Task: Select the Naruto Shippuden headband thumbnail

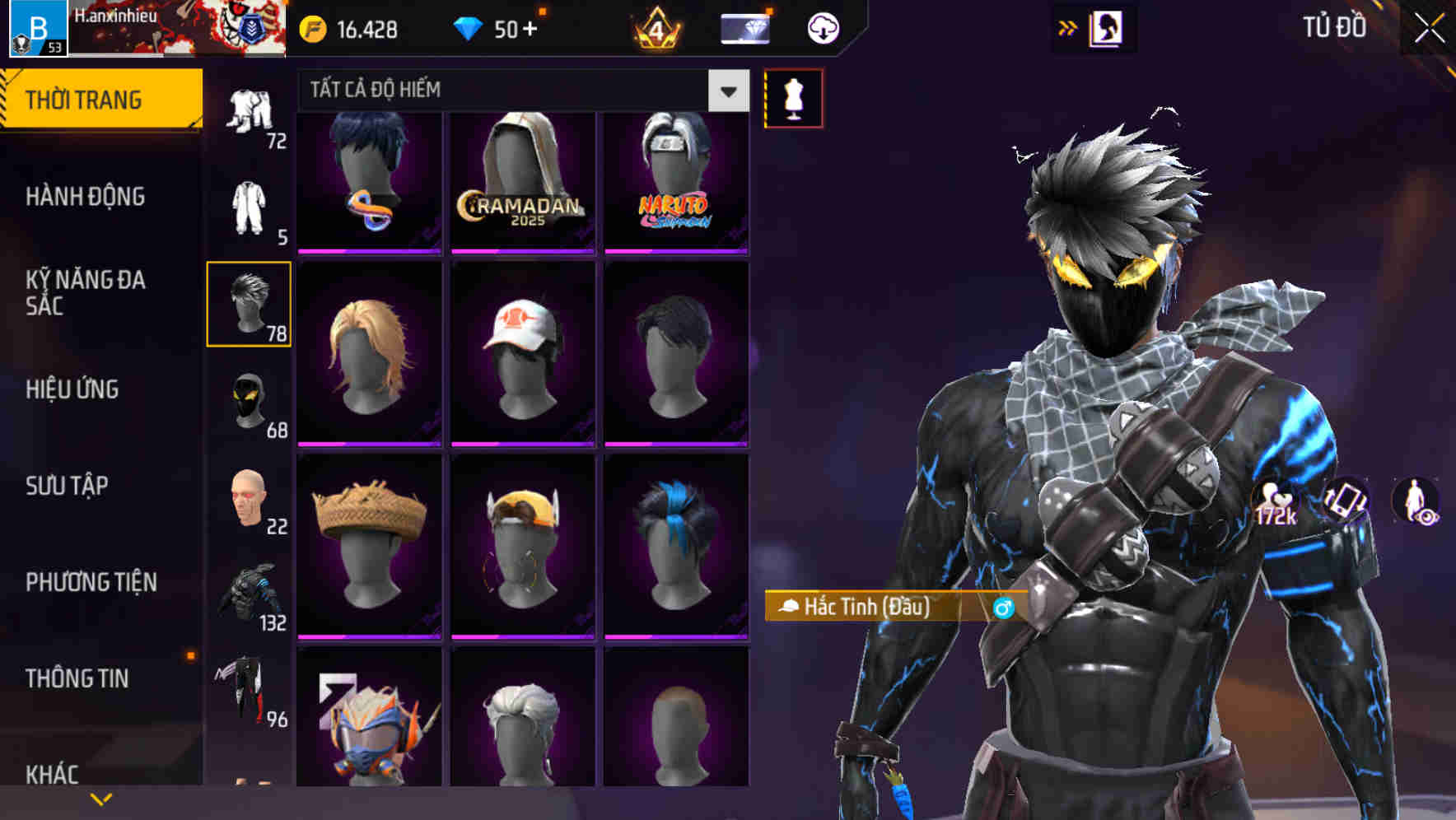Action: tap(676, 177)
